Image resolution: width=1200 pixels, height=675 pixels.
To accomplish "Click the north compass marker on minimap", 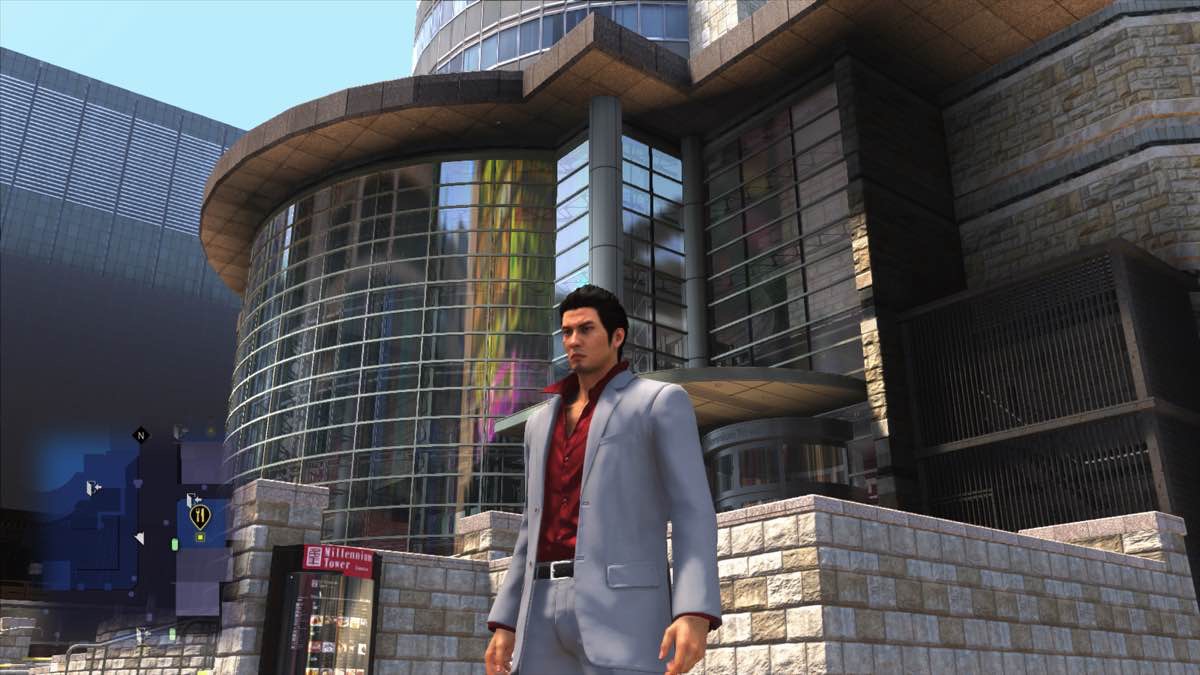I will coord(140,435).
